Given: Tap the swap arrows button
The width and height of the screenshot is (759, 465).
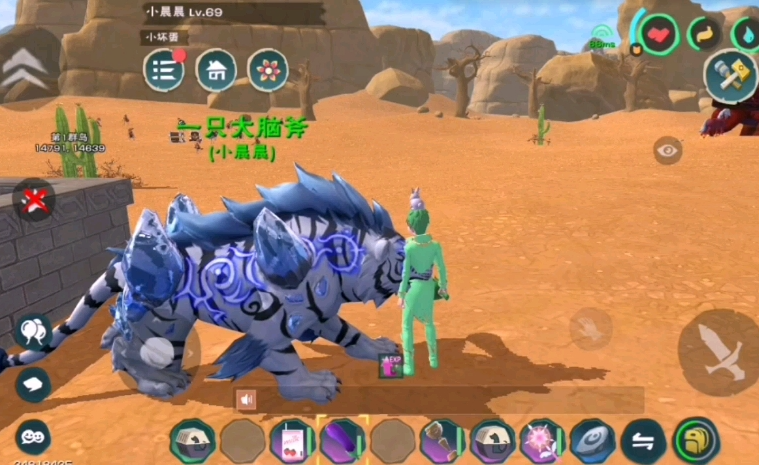Looking at the screenshot, I should tap(643, 440).
